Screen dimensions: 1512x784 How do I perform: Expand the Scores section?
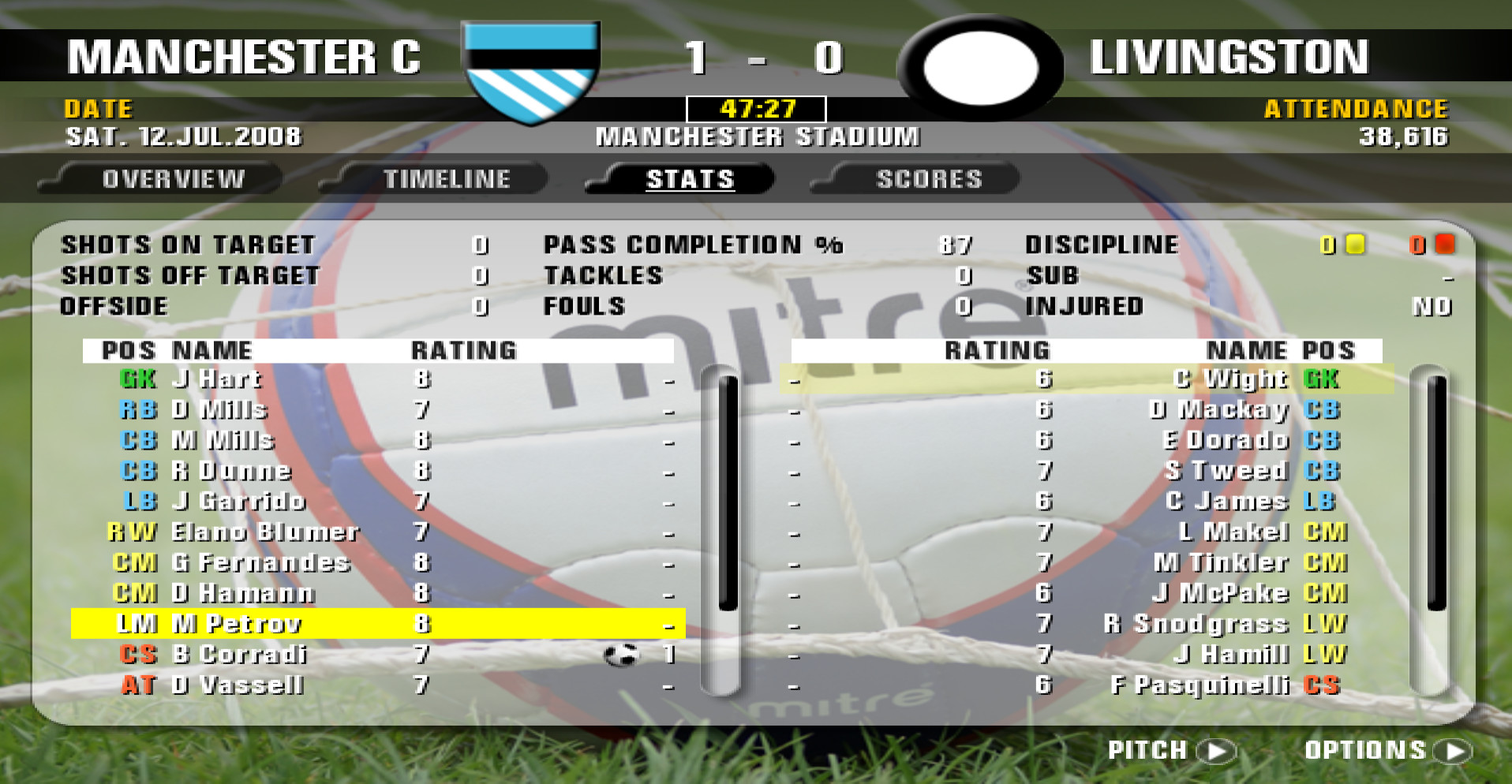coord(928,178)
